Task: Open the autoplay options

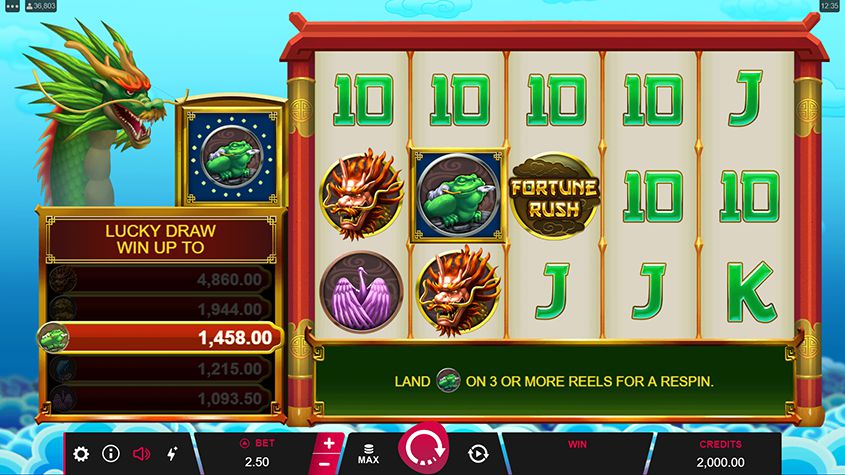Action: point(477,454)
